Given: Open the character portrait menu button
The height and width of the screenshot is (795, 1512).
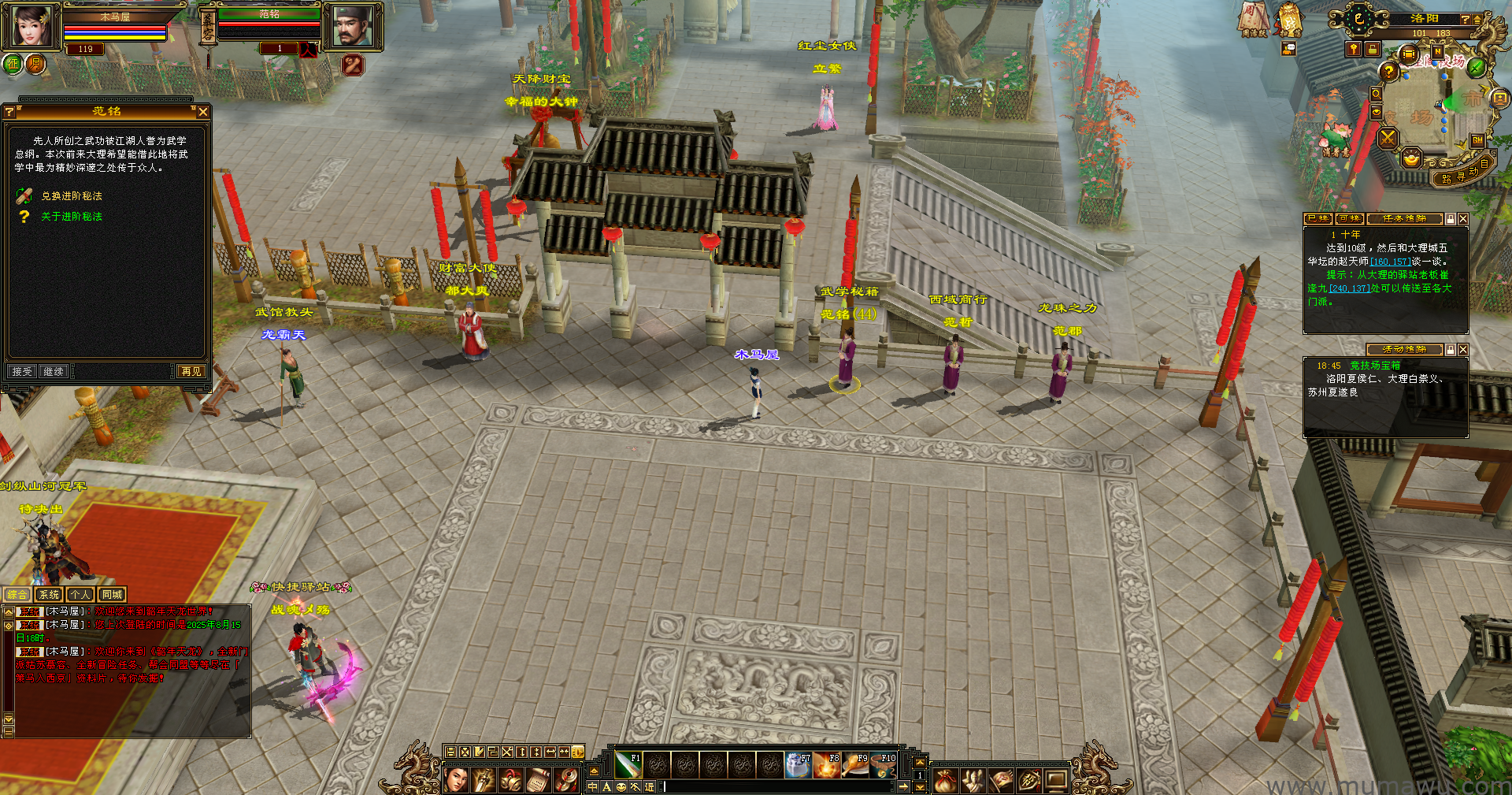Looking at the screenshot, I should click(457, 780).
